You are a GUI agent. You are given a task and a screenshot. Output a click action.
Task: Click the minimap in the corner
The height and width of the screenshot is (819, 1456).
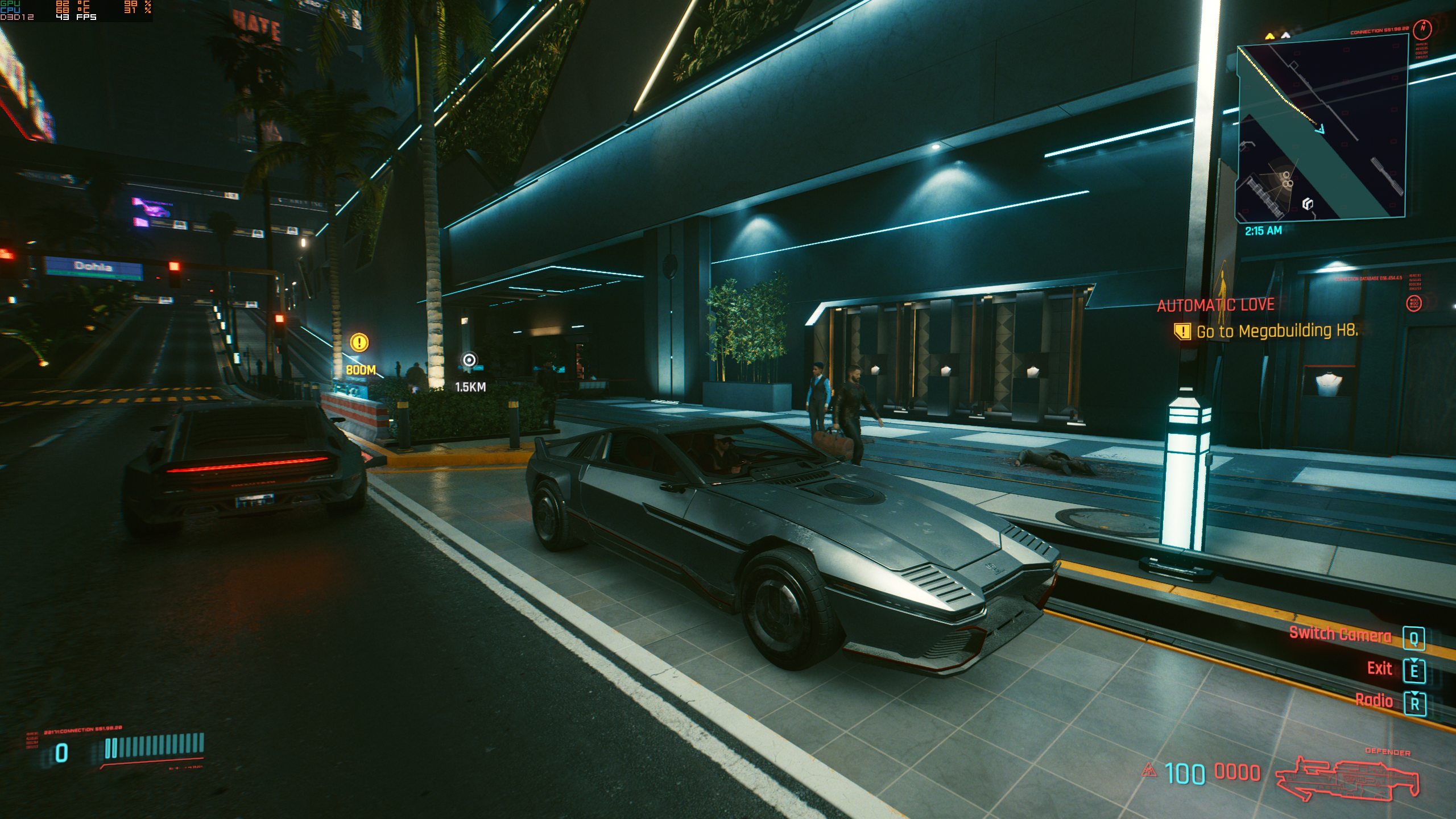point(1321,131)
